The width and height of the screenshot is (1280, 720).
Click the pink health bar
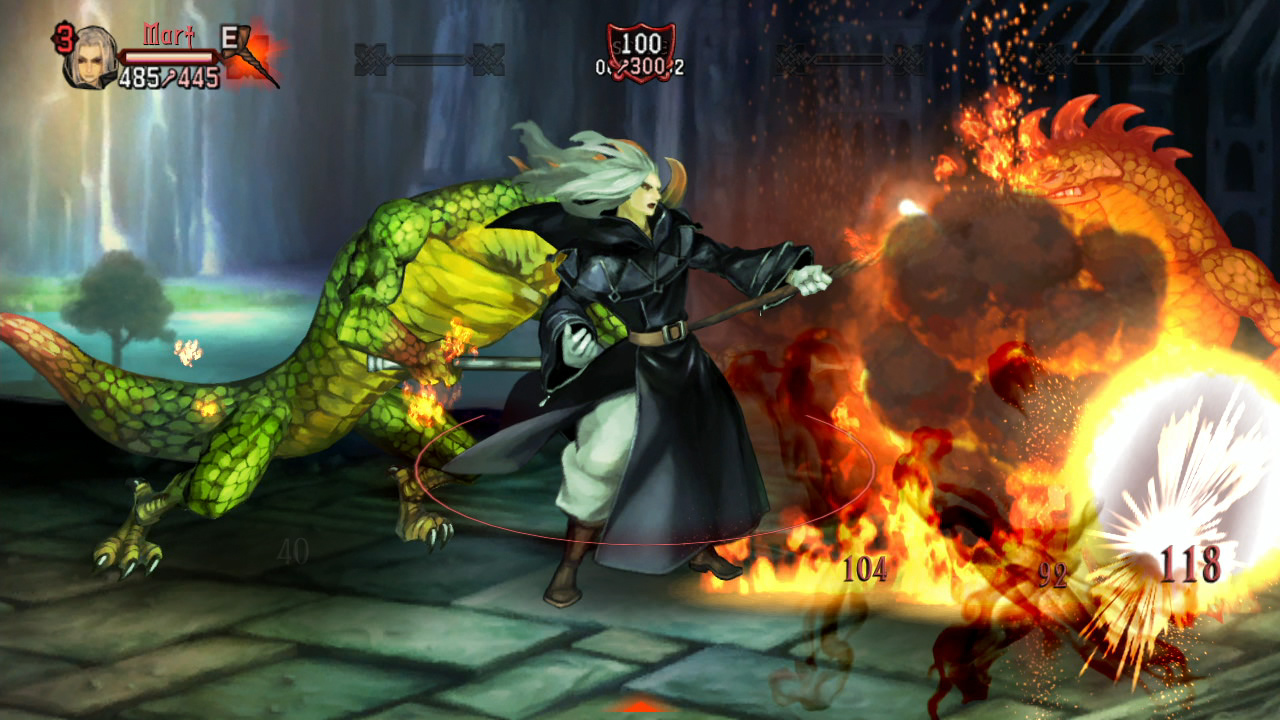click(x=167, y=55)
